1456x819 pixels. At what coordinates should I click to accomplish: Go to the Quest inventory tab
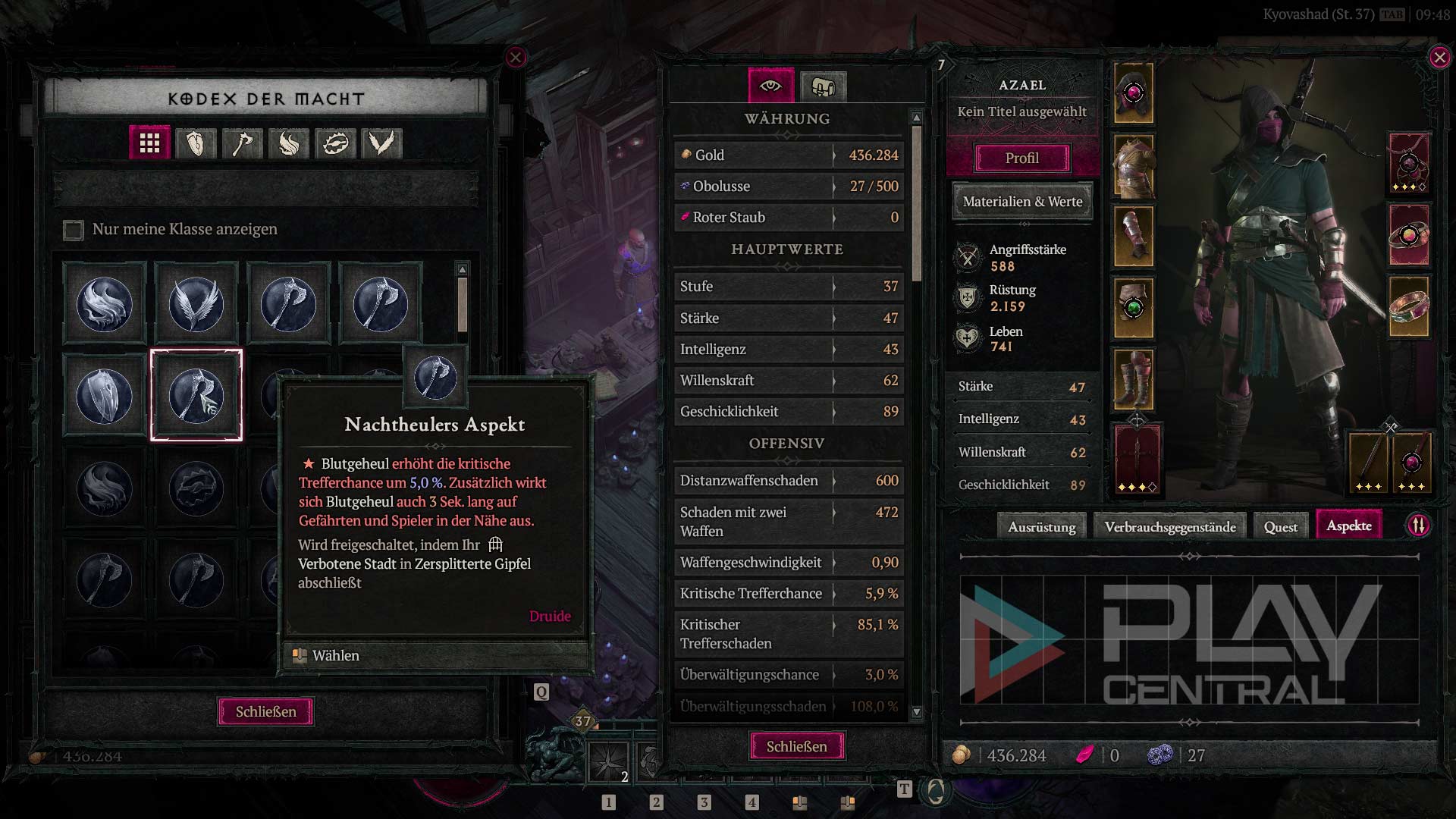(1280, 526)
